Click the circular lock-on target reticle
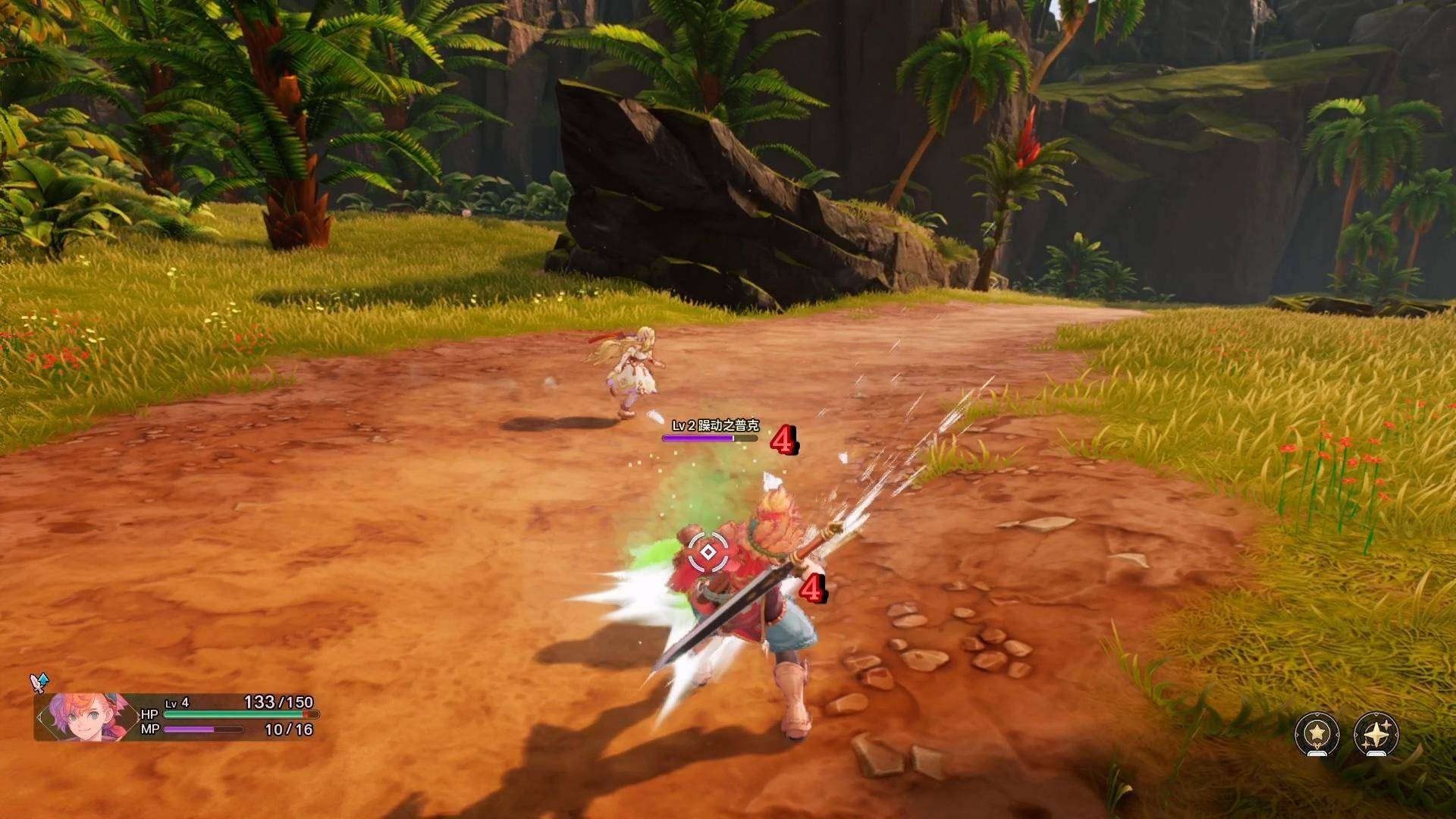Viewport: 1456px width, 819px height. (x=707, y=552)
